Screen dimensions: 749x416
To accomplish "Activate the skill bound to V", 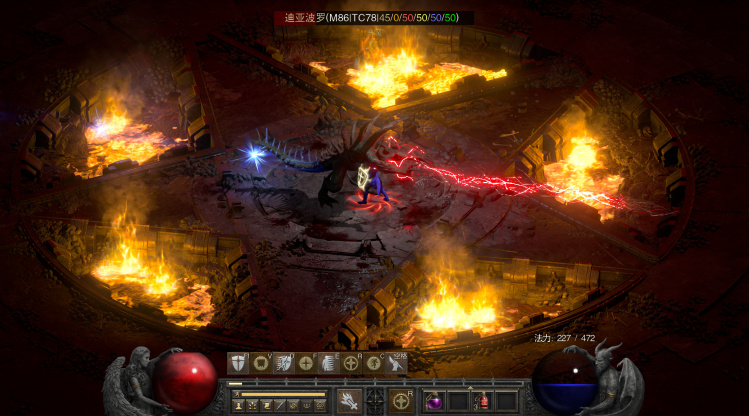I will point(261,363).
